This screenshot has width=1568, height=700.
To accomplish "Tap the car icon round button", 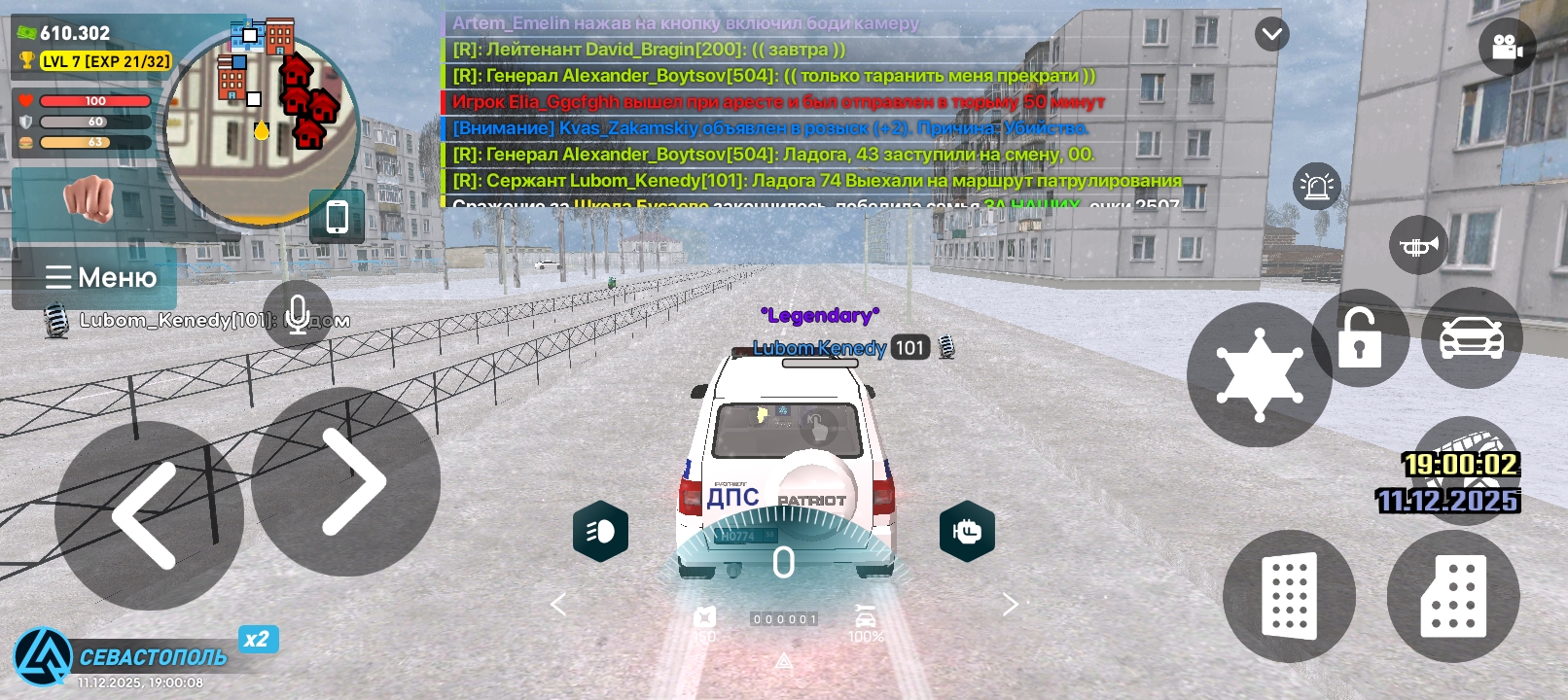I will (1472, 338).
